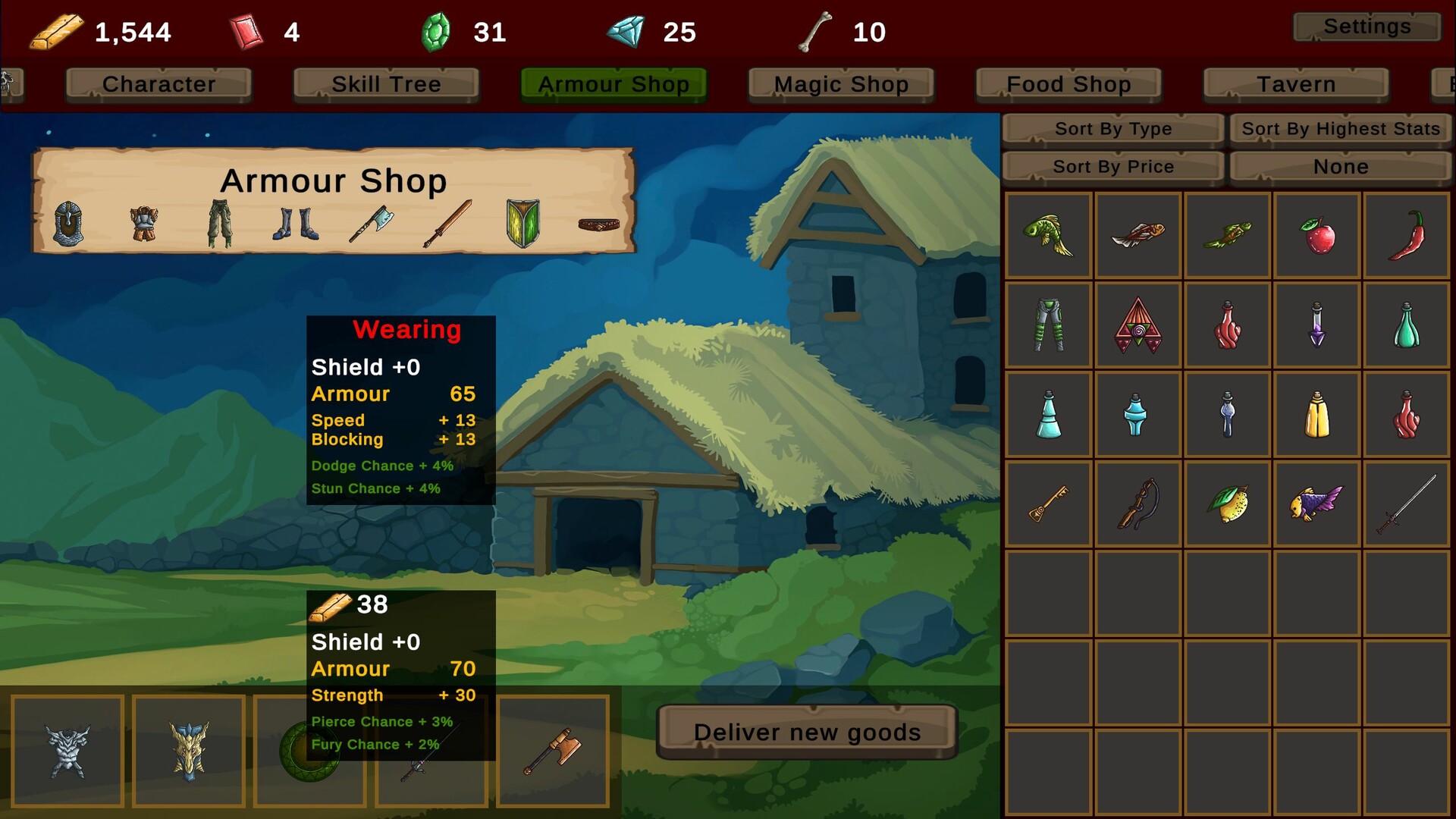Open the None sorting dropdown
The image size is (1456, 819).
pyautogui.click(x=1340, y=166)
